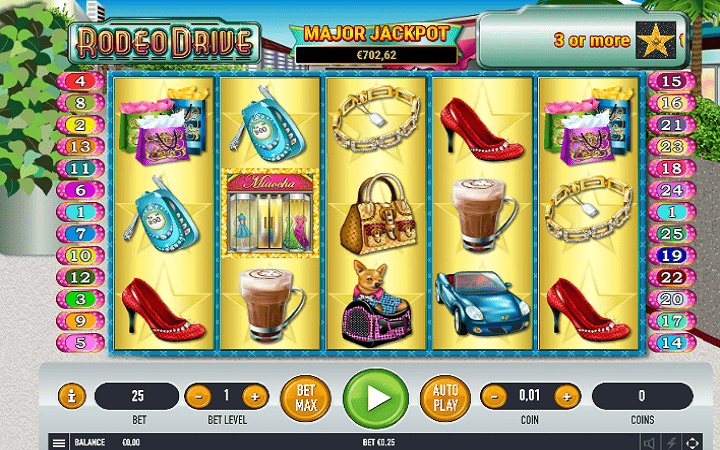Toggle the lightning quick-spin icon
The height and width of the screenshot is (450, 720).
click(672, 442)
